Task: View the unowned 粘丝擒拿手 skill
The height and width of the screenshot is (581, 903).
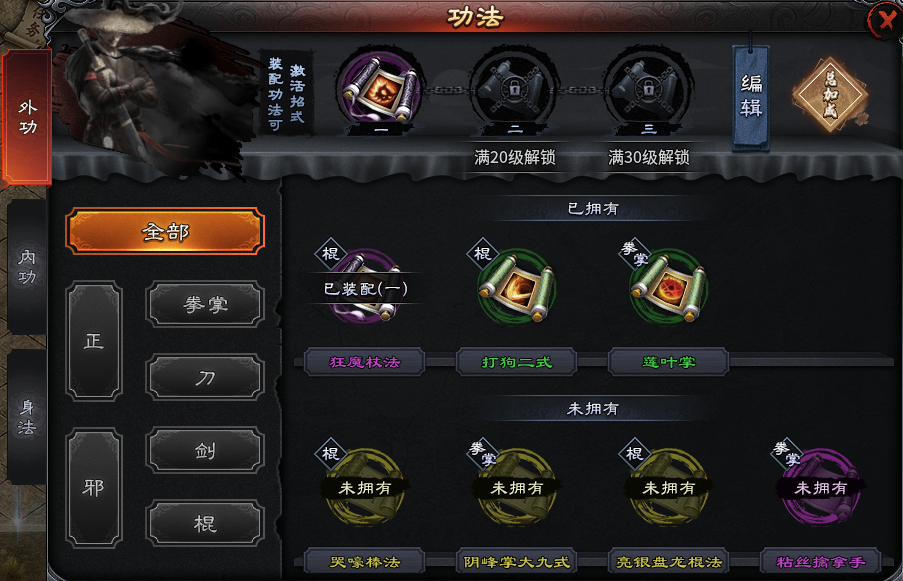Action: tap(821, 487)
